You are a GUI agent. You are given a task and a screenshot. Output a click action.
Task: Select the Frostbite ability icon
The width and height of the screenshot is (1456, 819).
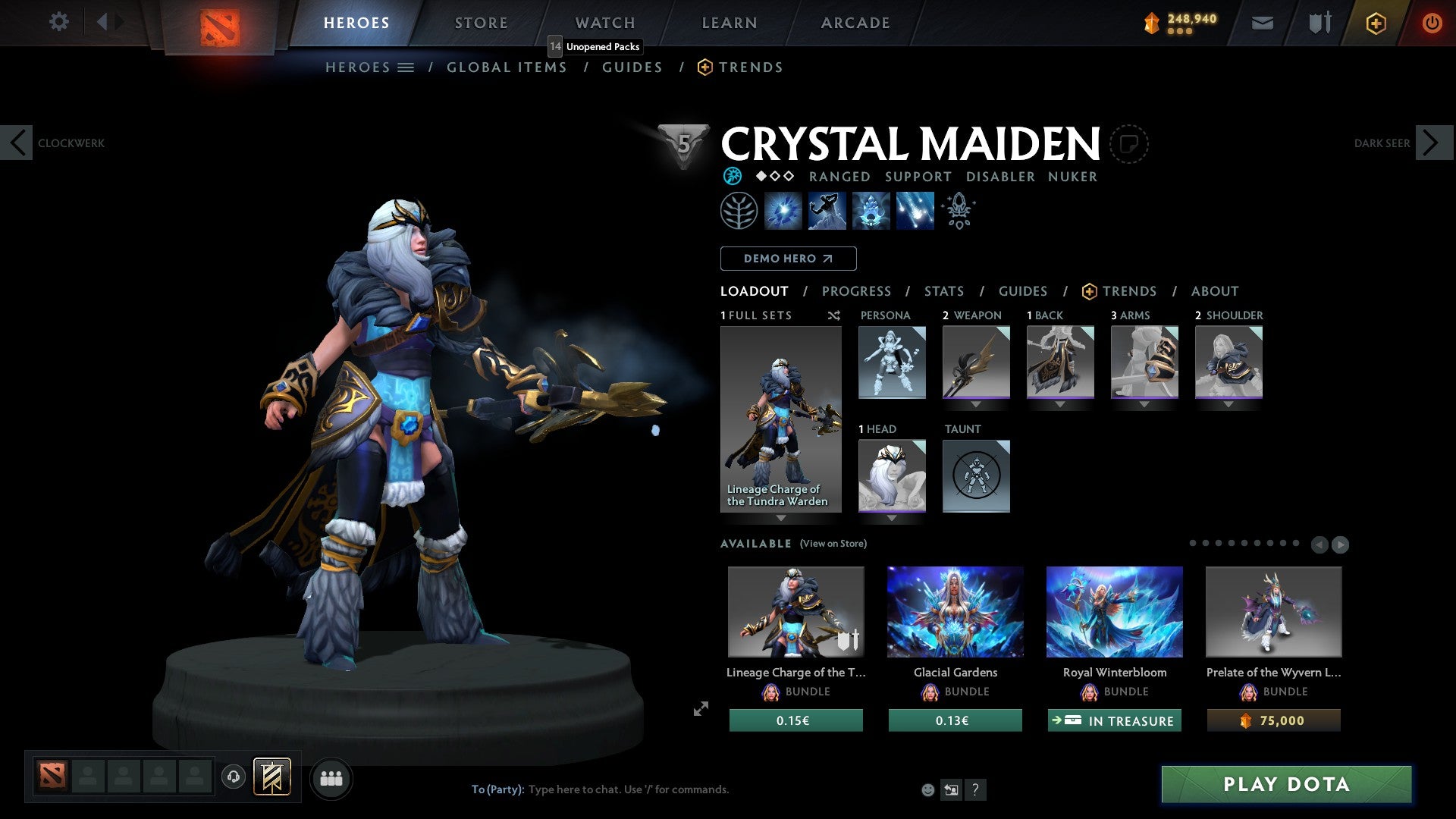[827, 211]
